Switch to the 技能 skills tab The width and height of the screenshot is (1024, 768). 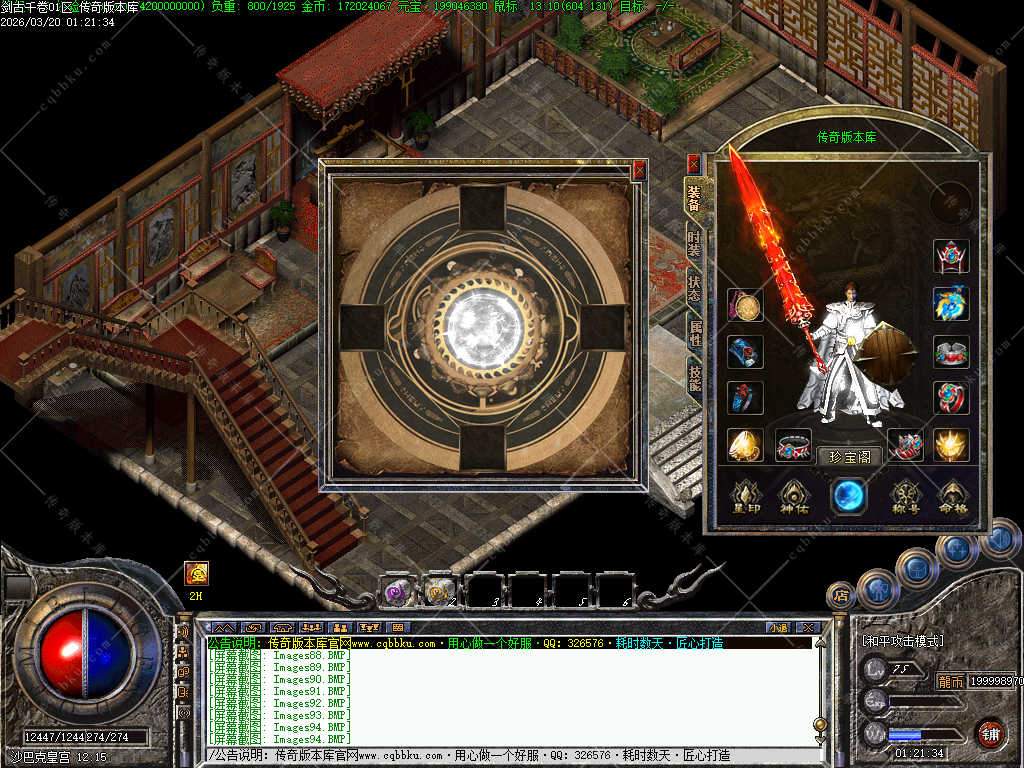pos(694,377)
